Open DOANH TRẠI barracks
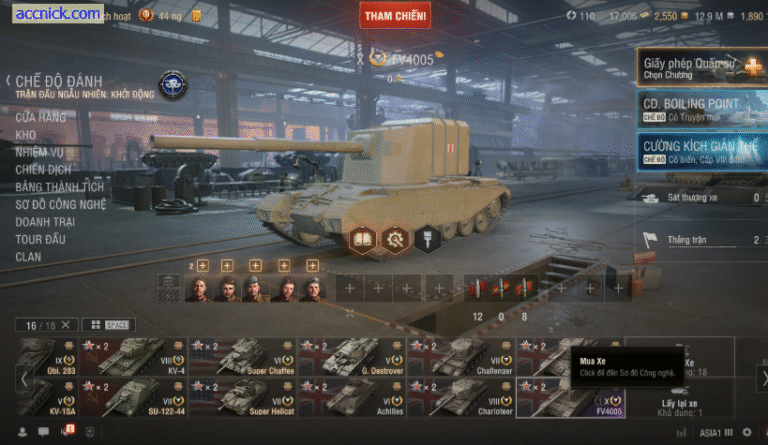This screenshot has height=445, width=768. tap(46, 221)
